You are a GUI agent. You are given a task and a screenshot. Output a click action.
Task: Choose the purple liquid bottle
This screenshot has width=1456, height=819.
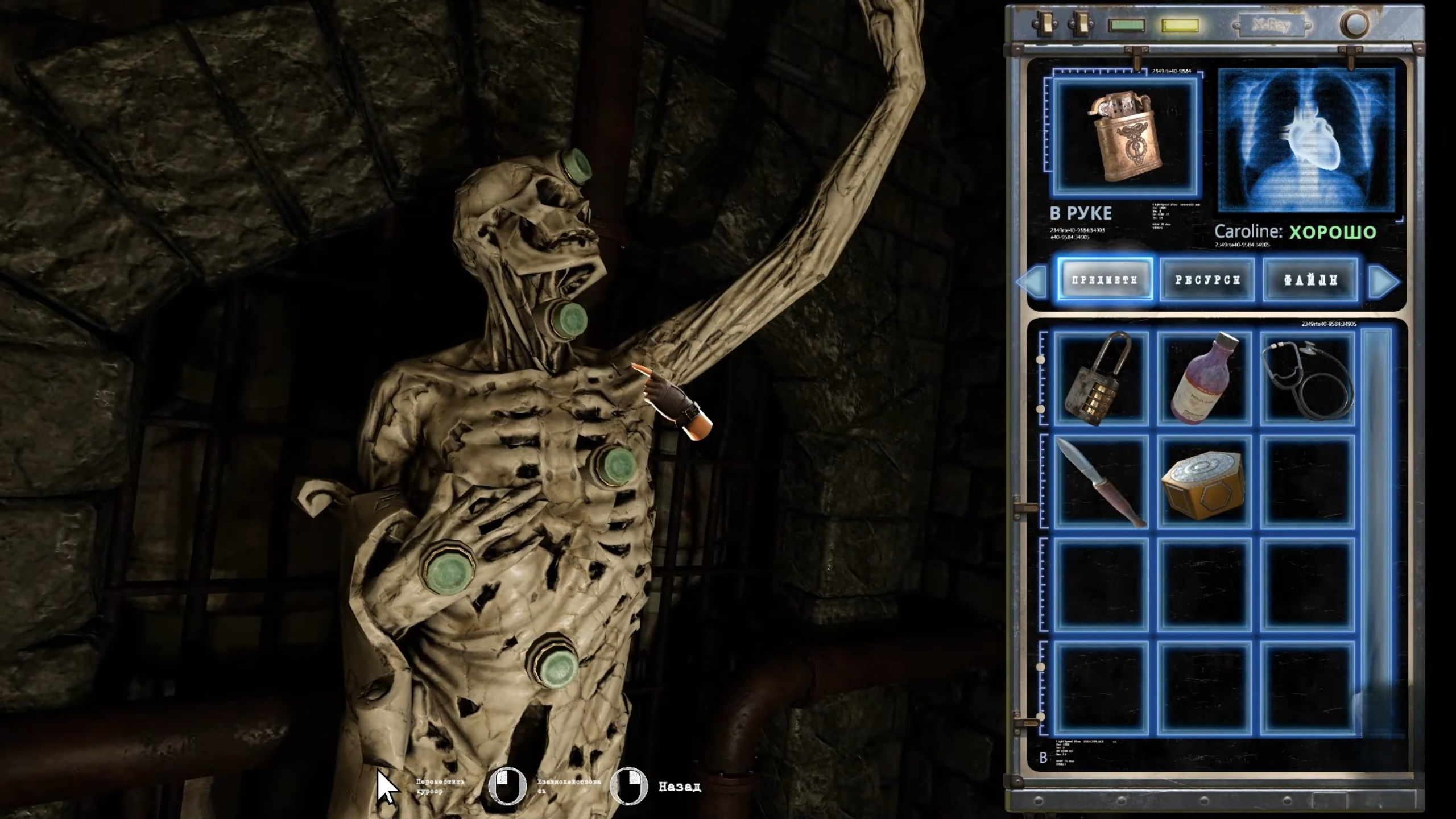tap(1204, 379)
